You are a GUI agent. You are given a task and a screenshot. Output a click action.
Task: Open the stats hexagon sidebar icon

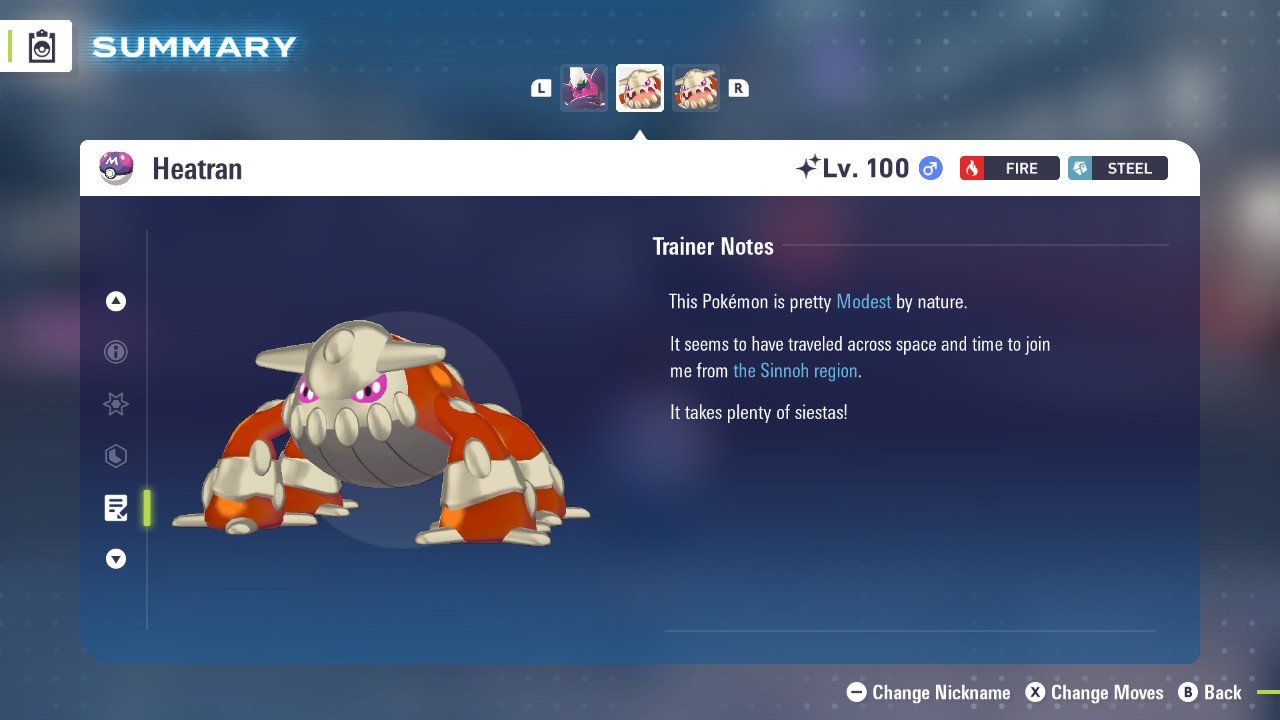point(115,456)
